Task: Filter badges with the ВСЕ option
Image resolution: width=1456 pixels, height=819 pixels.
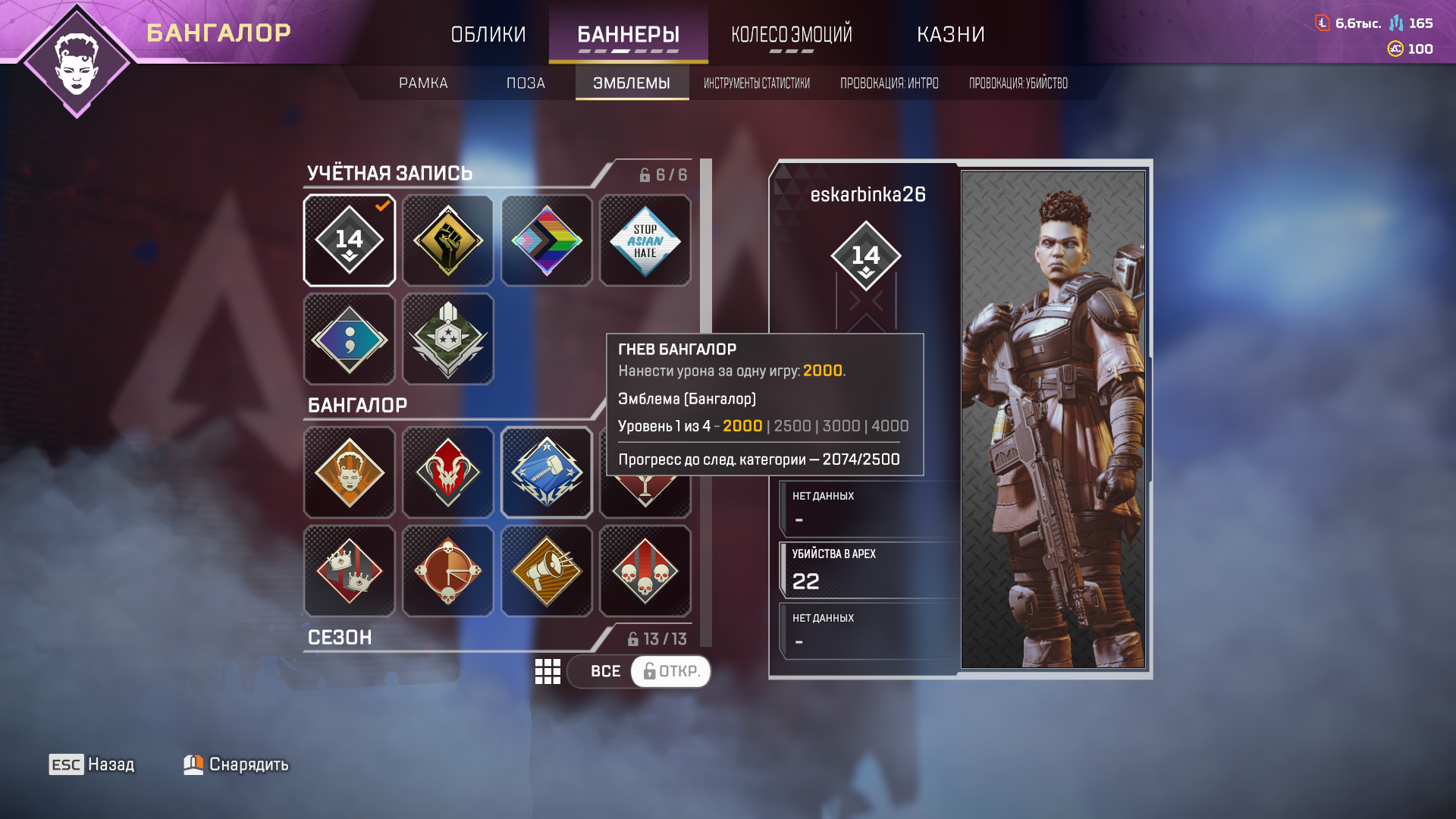Action: (x=605, y=672)
